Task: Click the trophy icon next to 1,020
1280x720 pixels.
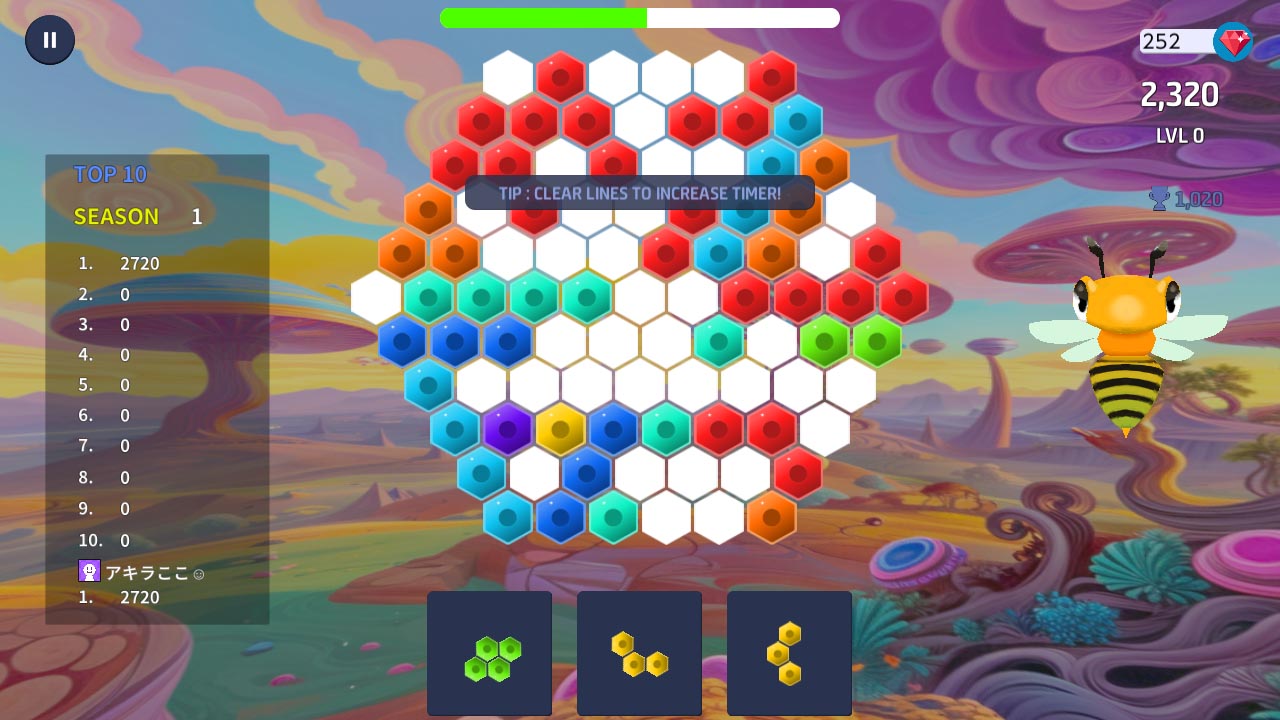Action: click(x=1157, y=199)
